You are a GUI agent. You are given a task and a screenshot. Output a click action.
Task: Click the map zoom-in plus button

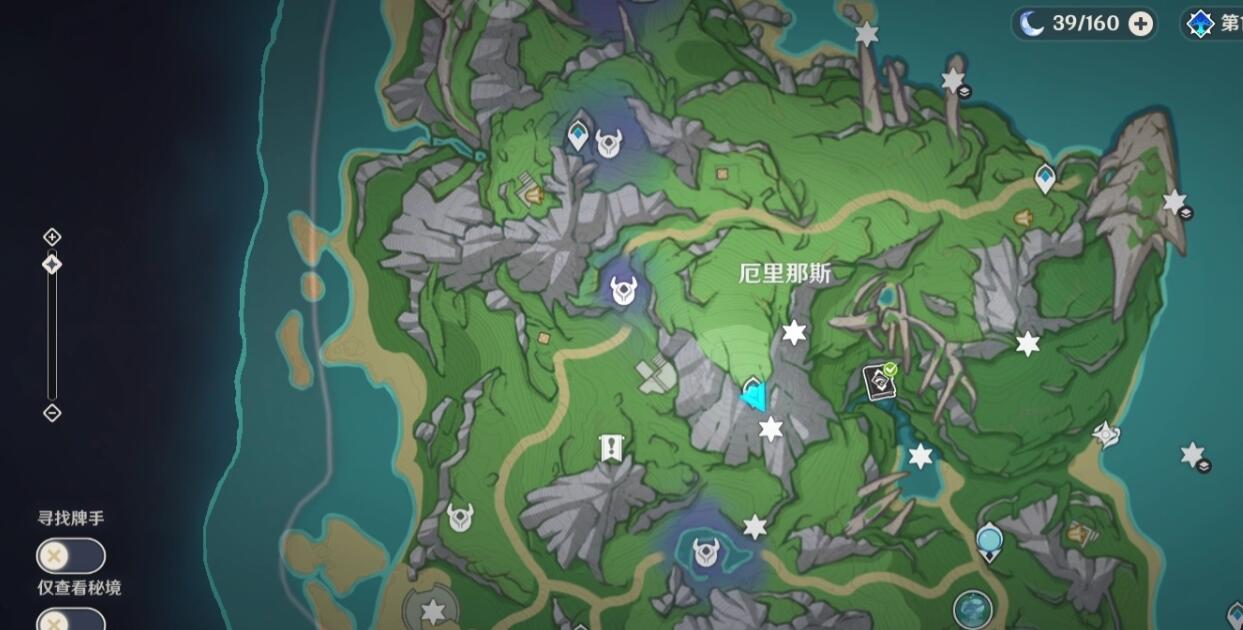click(x=52, y=237)
